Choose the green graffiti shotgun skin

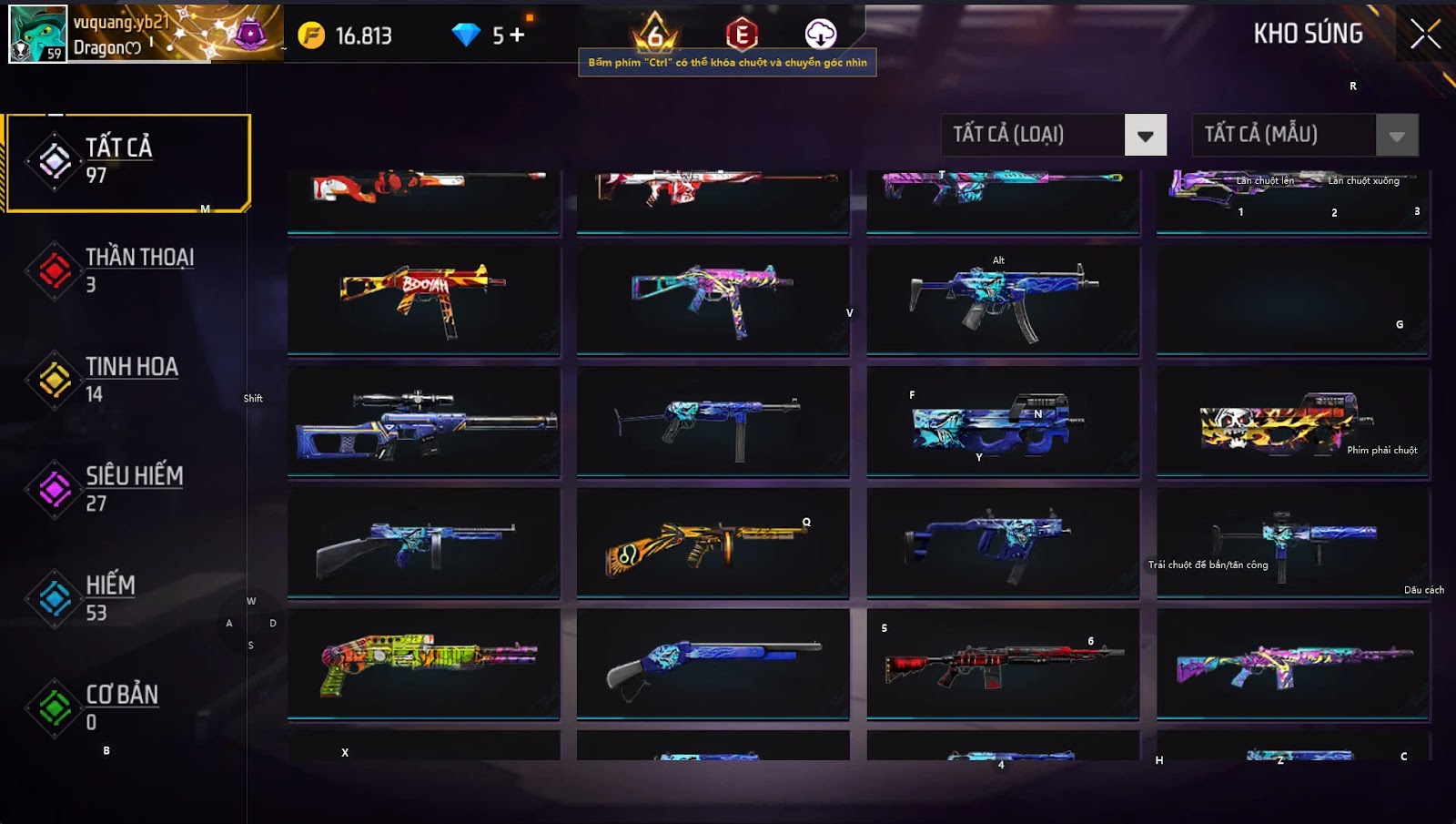[423, 664]
